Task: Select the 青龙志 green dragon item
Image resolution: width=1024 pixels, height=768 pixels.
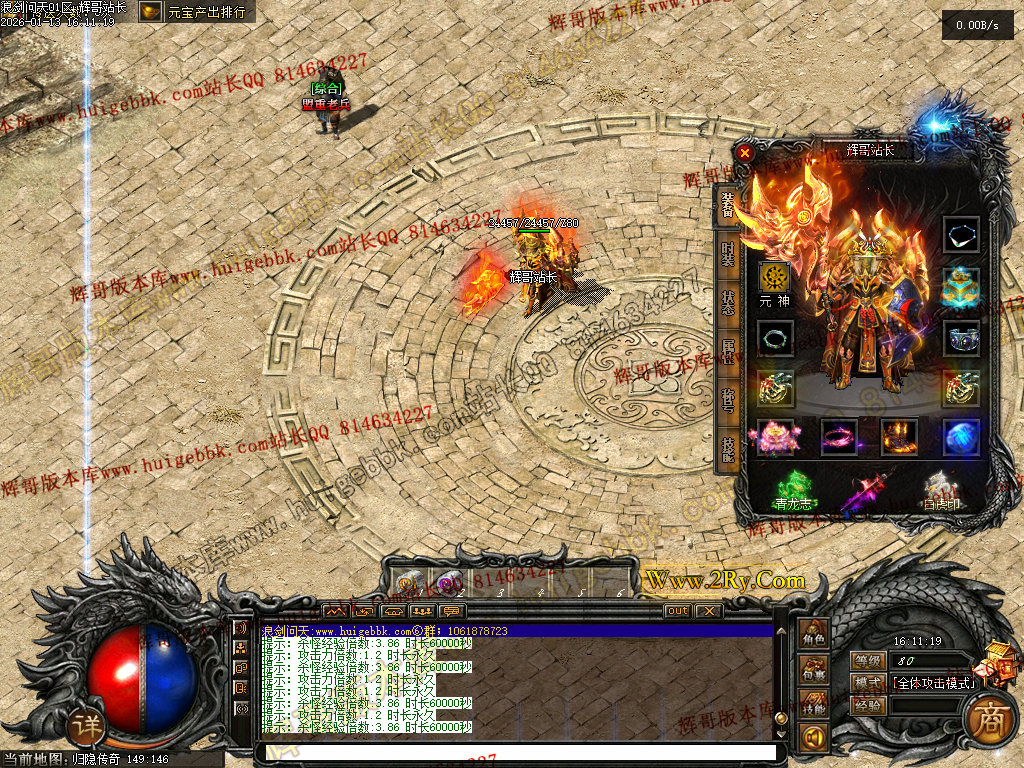Action: pyautogui.click(x=793, y=490)
